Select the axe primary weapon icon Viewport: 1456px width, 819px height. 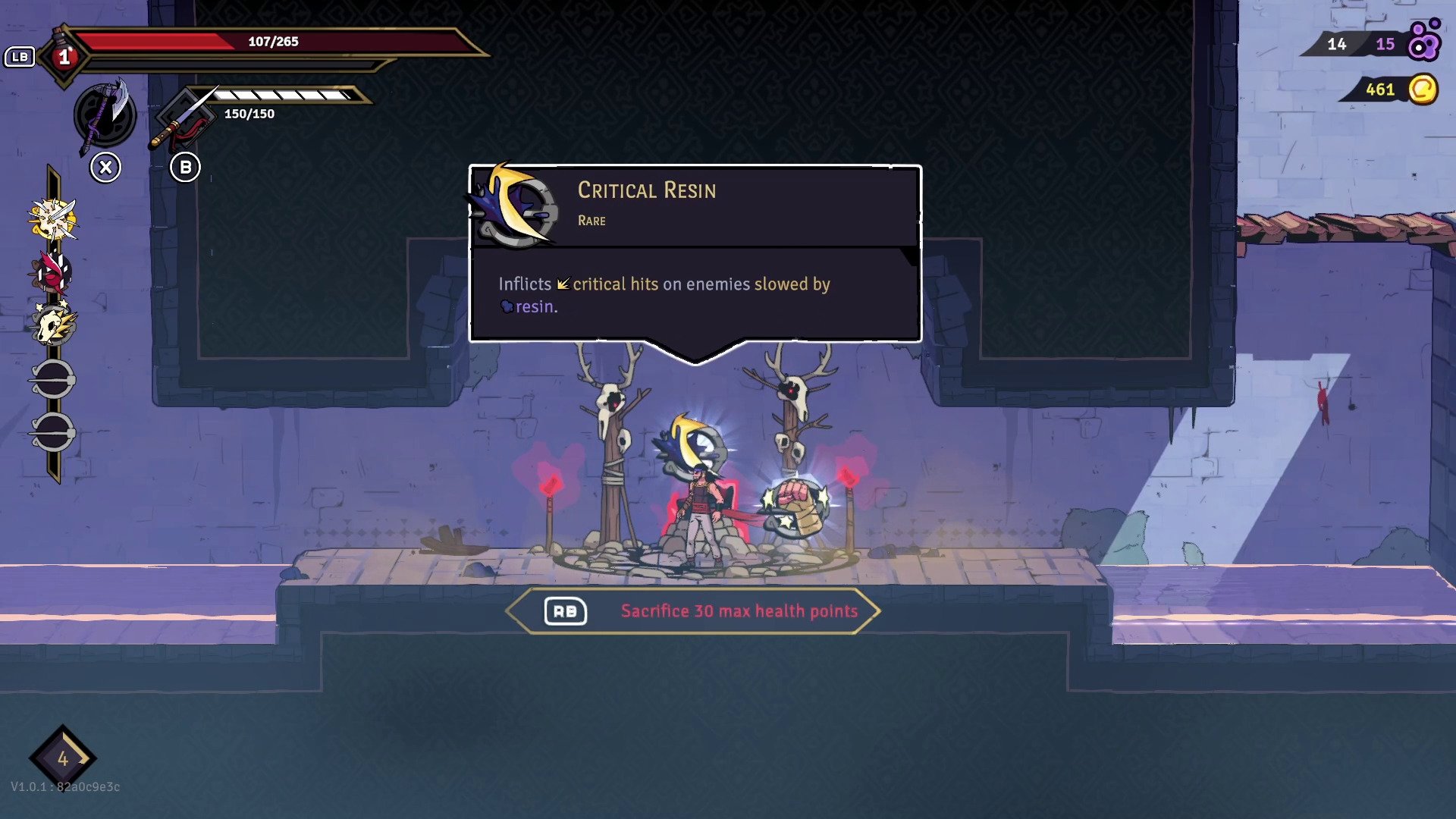tap(105, 115)
